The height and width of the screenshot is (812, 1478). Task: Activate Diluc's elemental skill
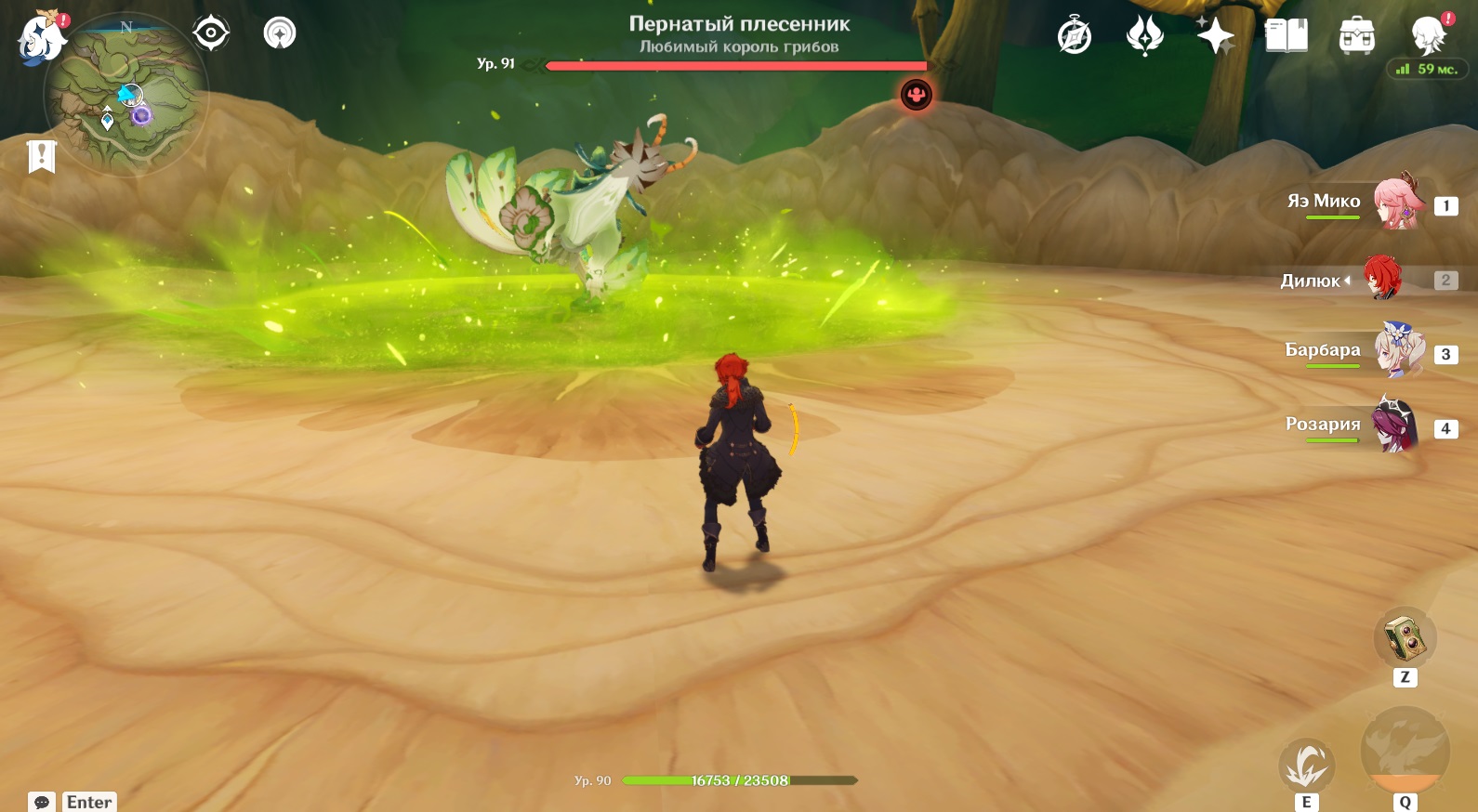tap(1306, 766)
